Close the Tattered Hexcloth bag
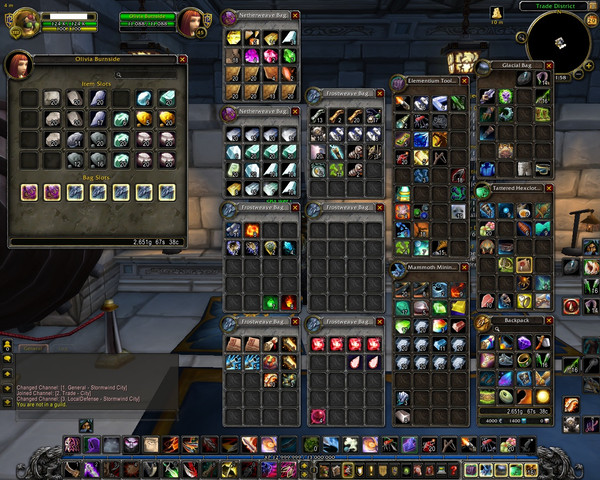Screen dimensions: 600x480 [x=548, y=188]
